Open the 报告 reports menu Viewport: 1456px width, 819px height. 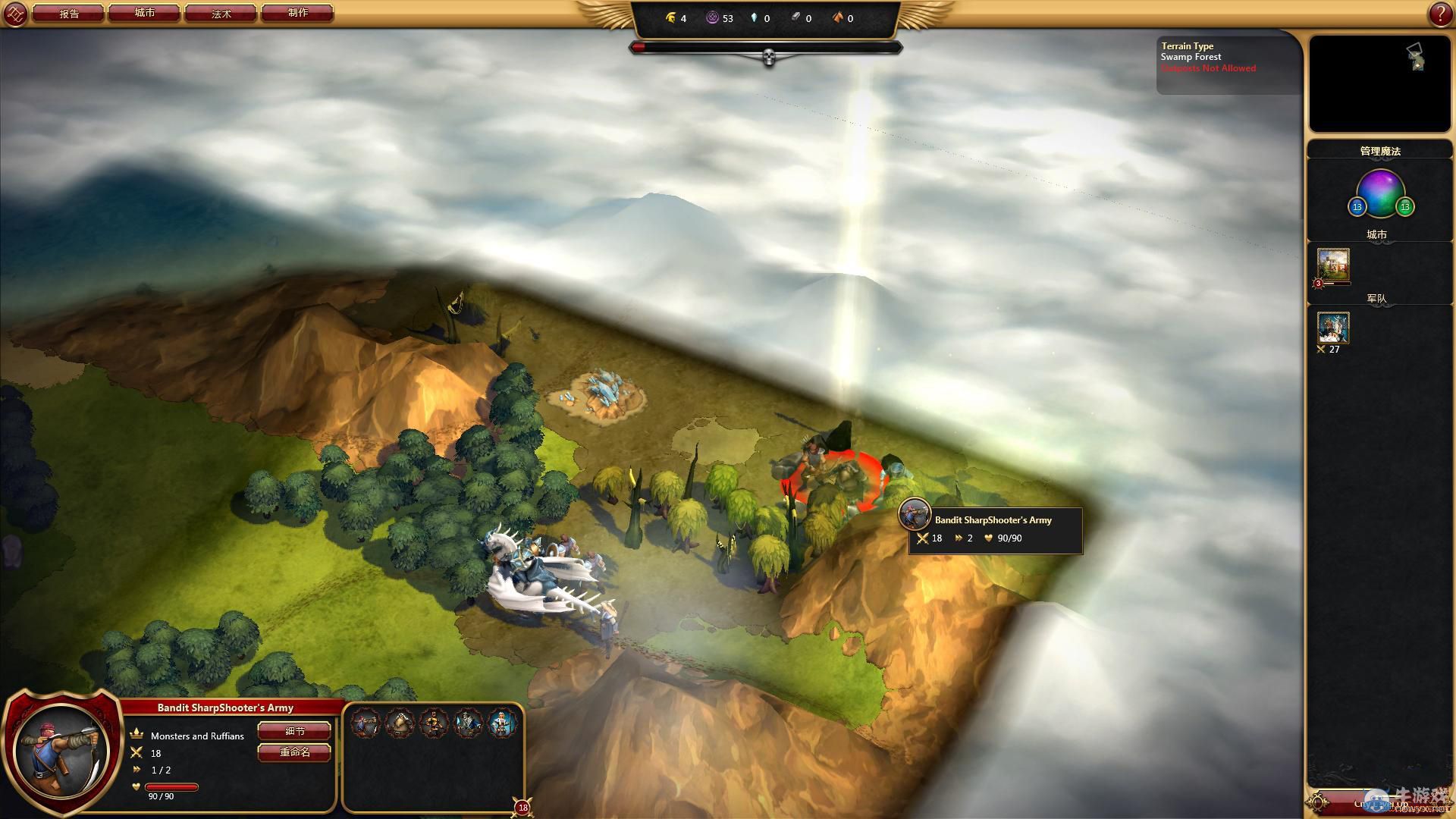69,14
